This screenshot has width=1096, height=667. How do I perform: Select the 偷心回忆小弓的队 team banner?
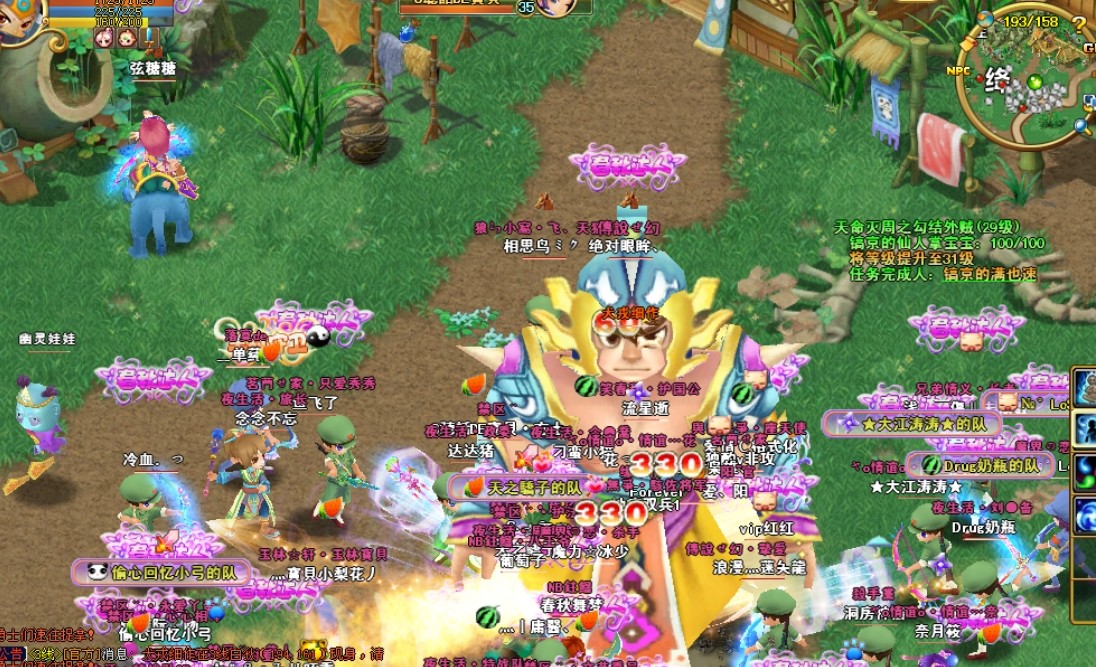pos(160,573)
